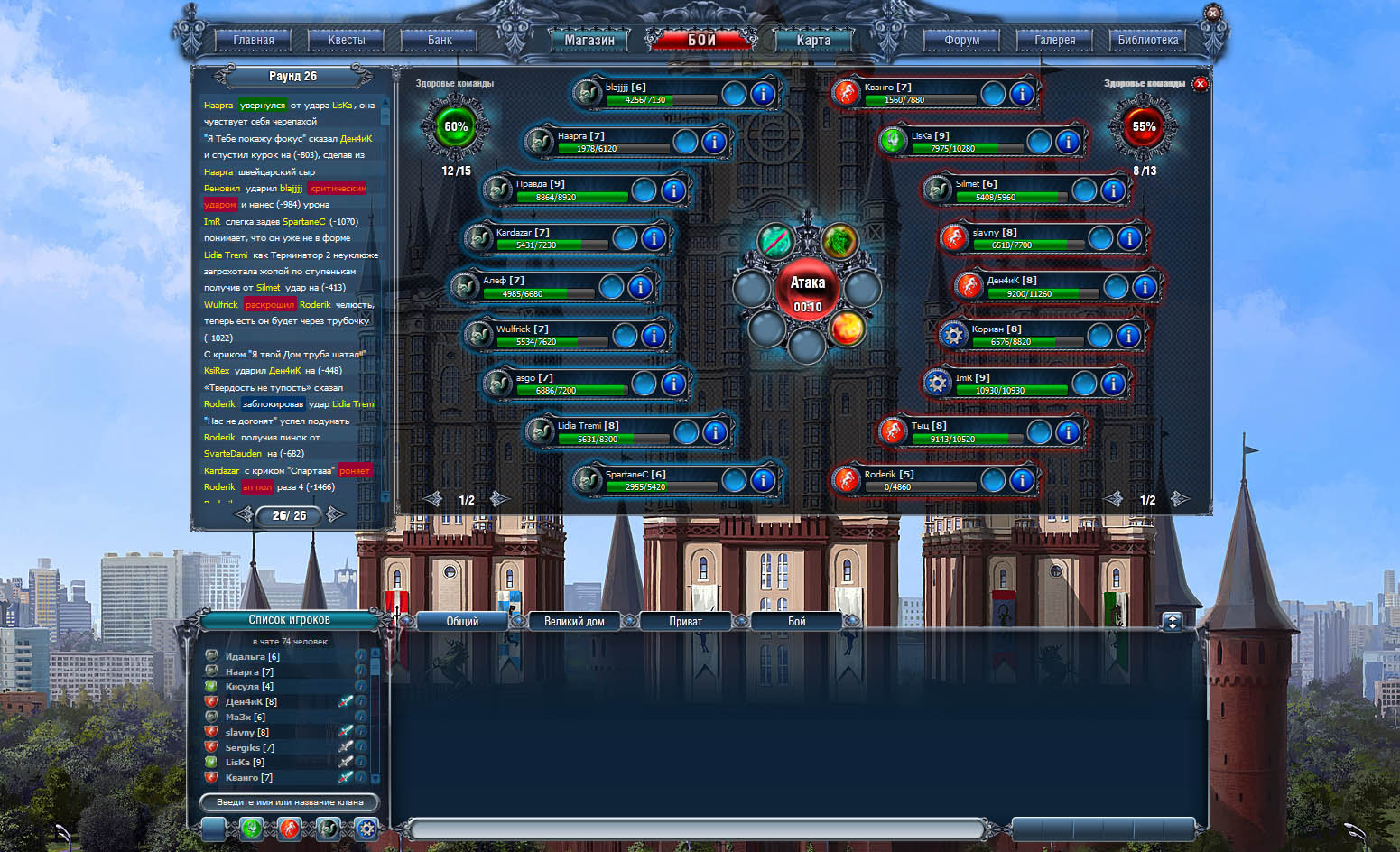1400x852 pixels.
Task: Open the Магазин shop
Action: pyautogui.click(x=589, y=40)
